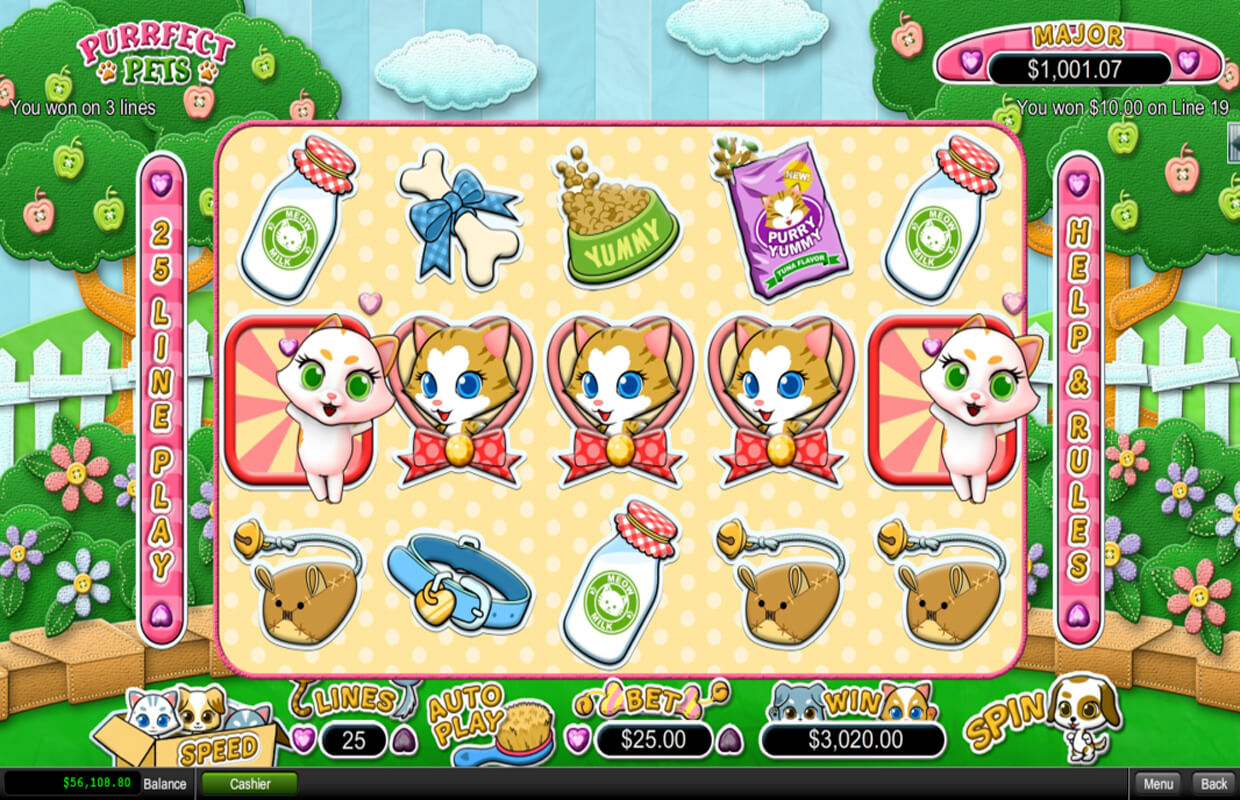Click the dark purple heart beside the Lines count

click(402, 740)
